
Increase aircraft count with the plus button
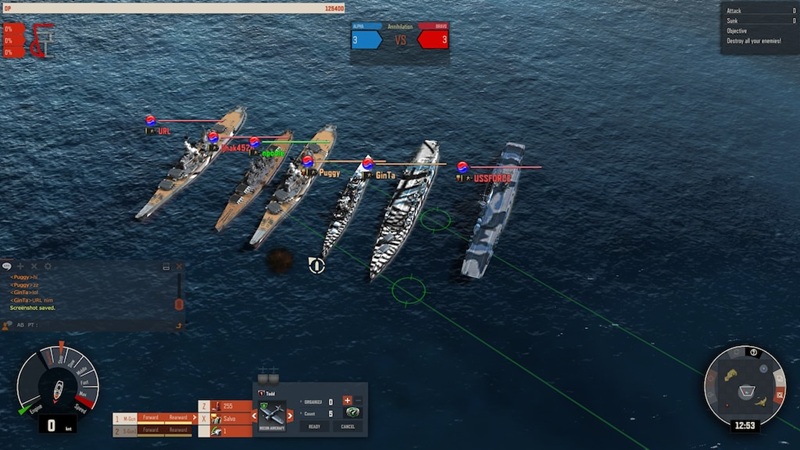(346, 401)
